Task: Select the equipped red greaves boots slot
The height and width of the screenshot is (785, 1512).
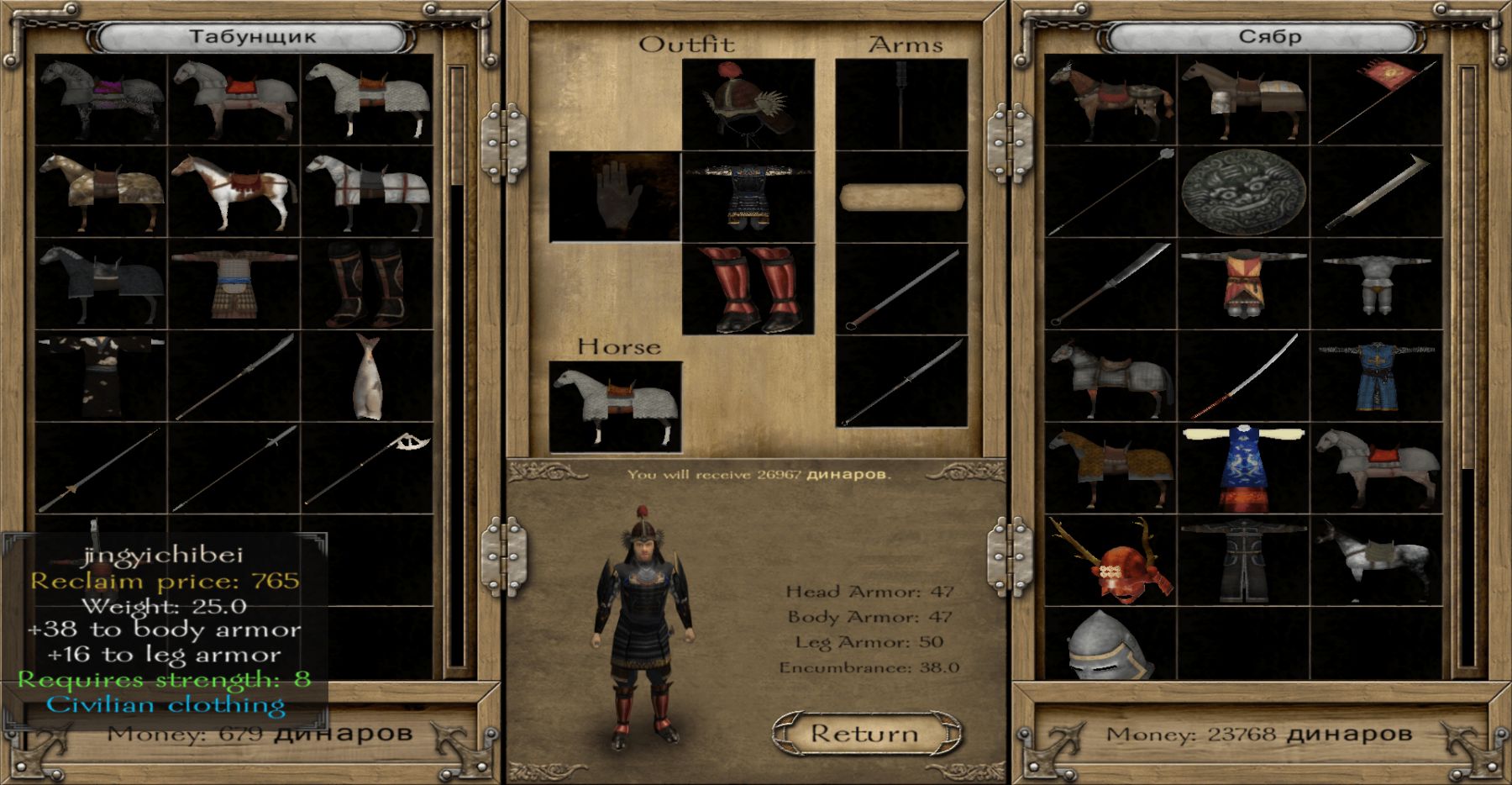Action: coord(748,288)
